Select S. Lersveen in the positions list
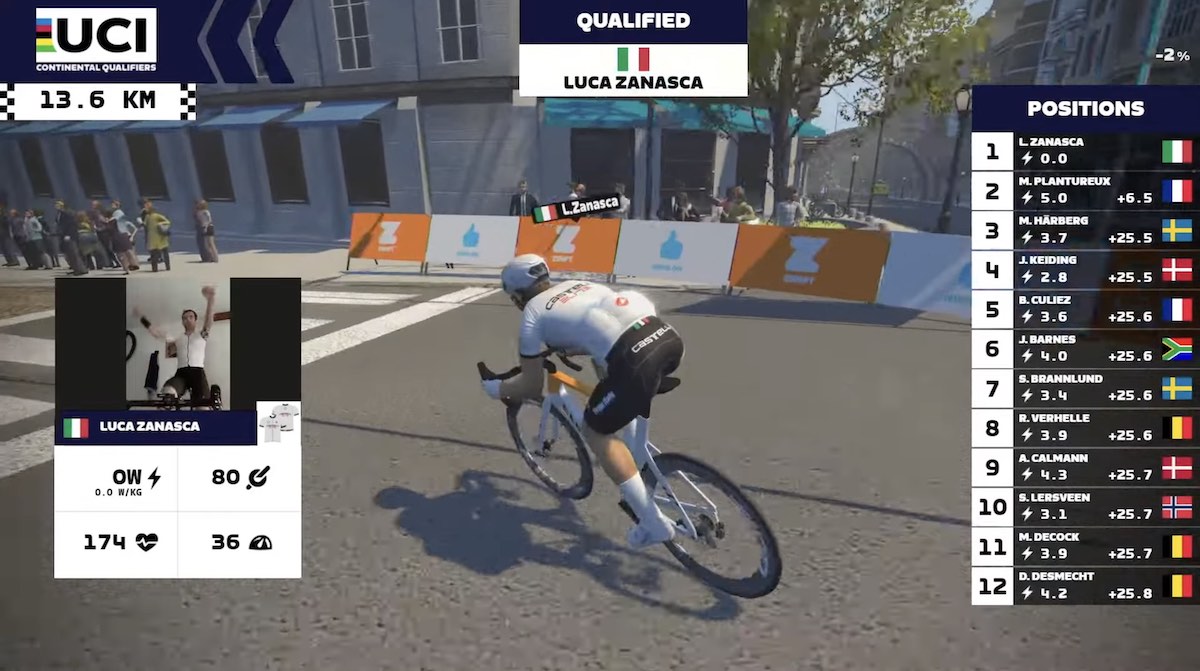This screenshot has height=671, width=1200. coord(1084,506)
